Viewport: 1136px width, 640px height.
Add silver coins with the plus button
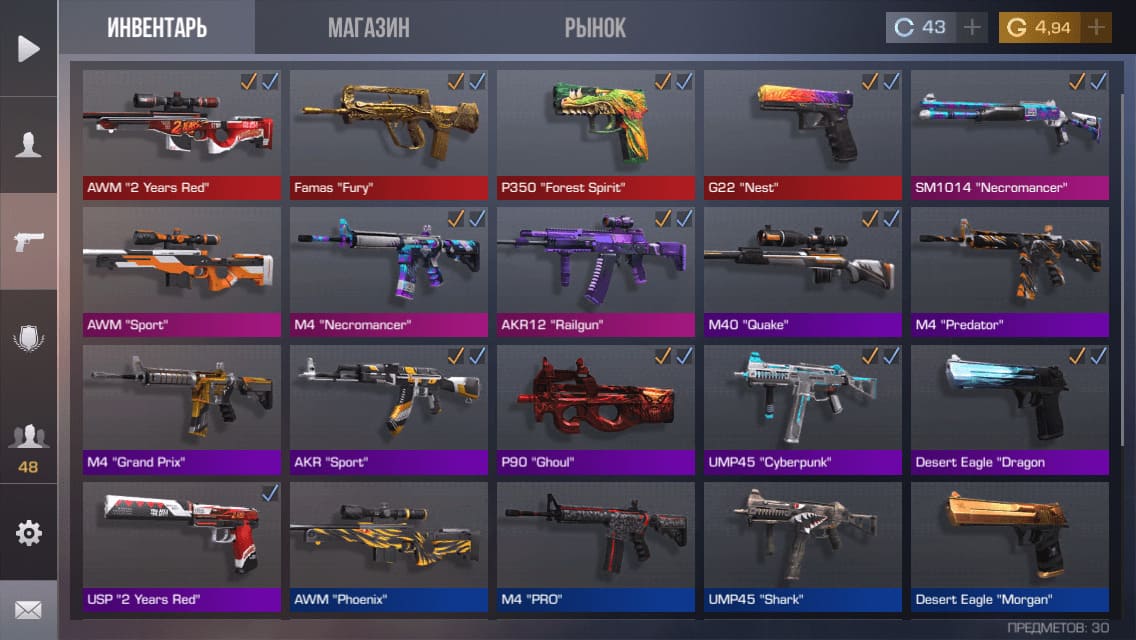point(971,28)
